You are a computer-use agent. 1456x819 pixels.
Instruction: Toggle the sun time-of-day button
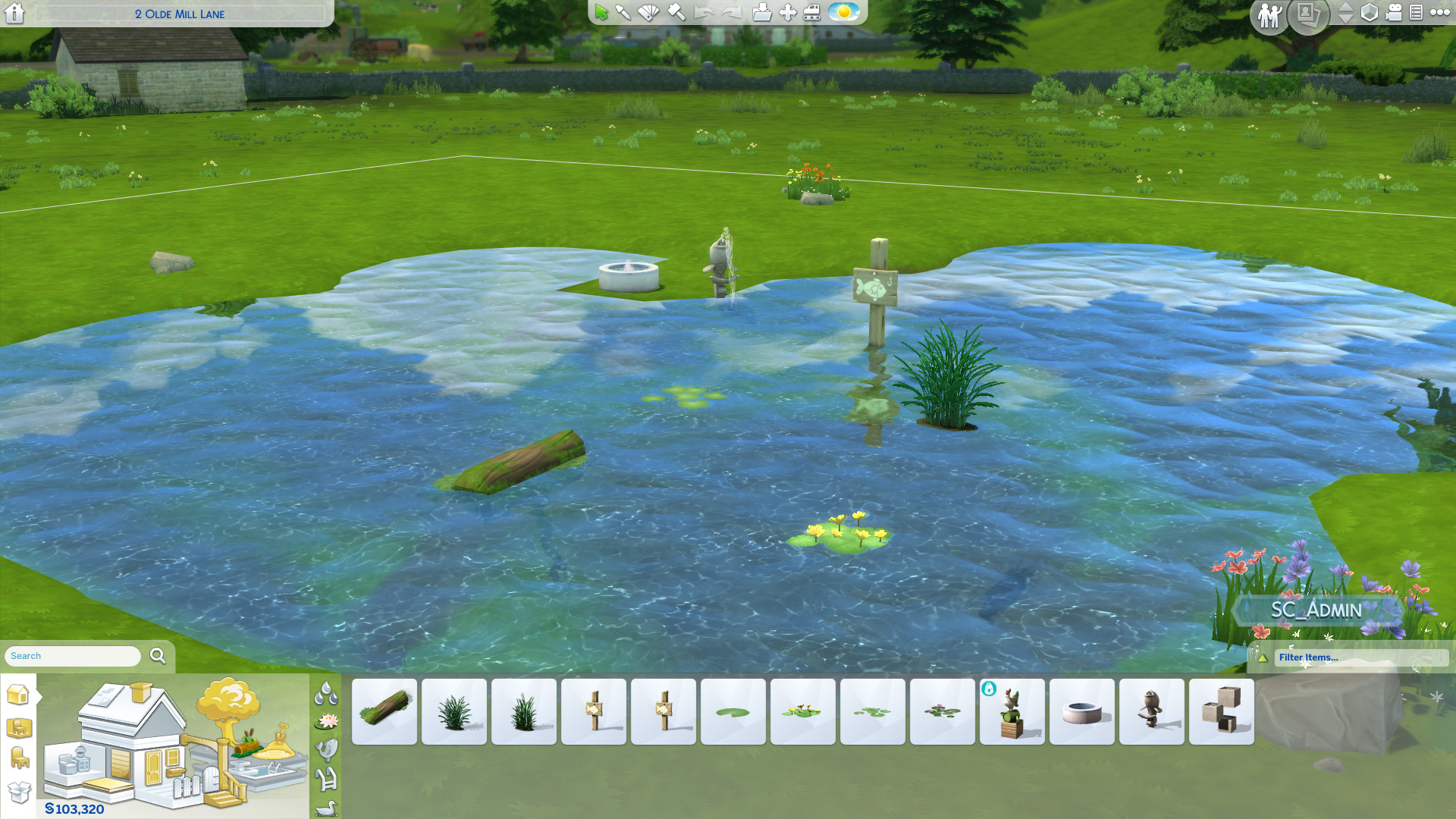[x=843, y=12]
